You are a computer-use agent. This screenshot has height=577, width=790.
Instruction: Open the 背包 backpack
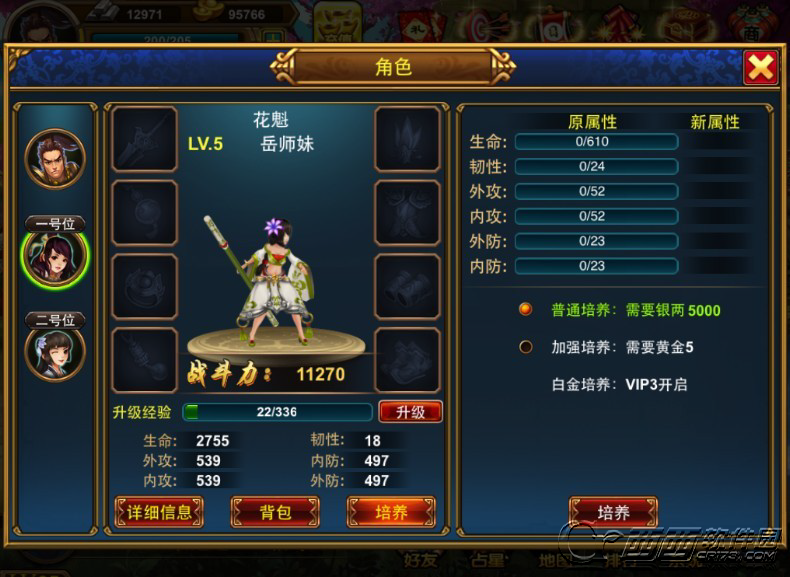pyautogui.click(x=275, y=512)
